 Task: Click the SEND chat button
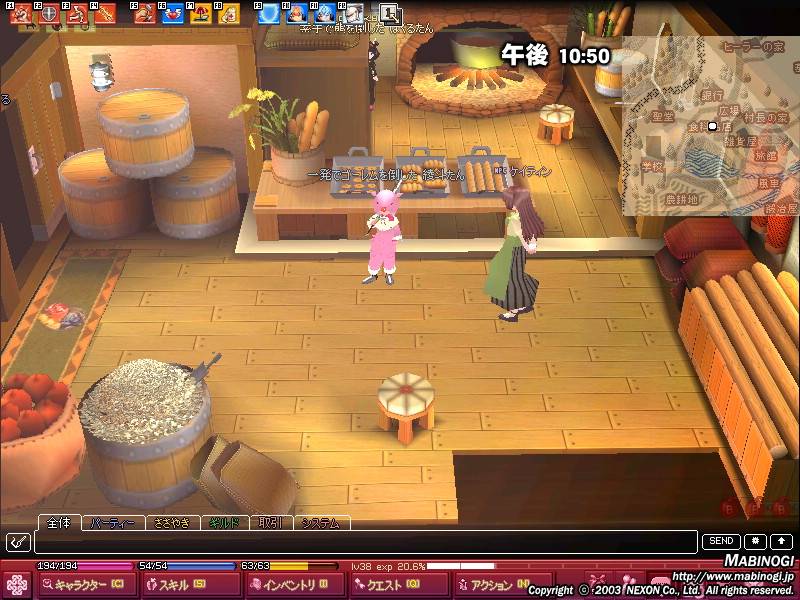(721, 541)
